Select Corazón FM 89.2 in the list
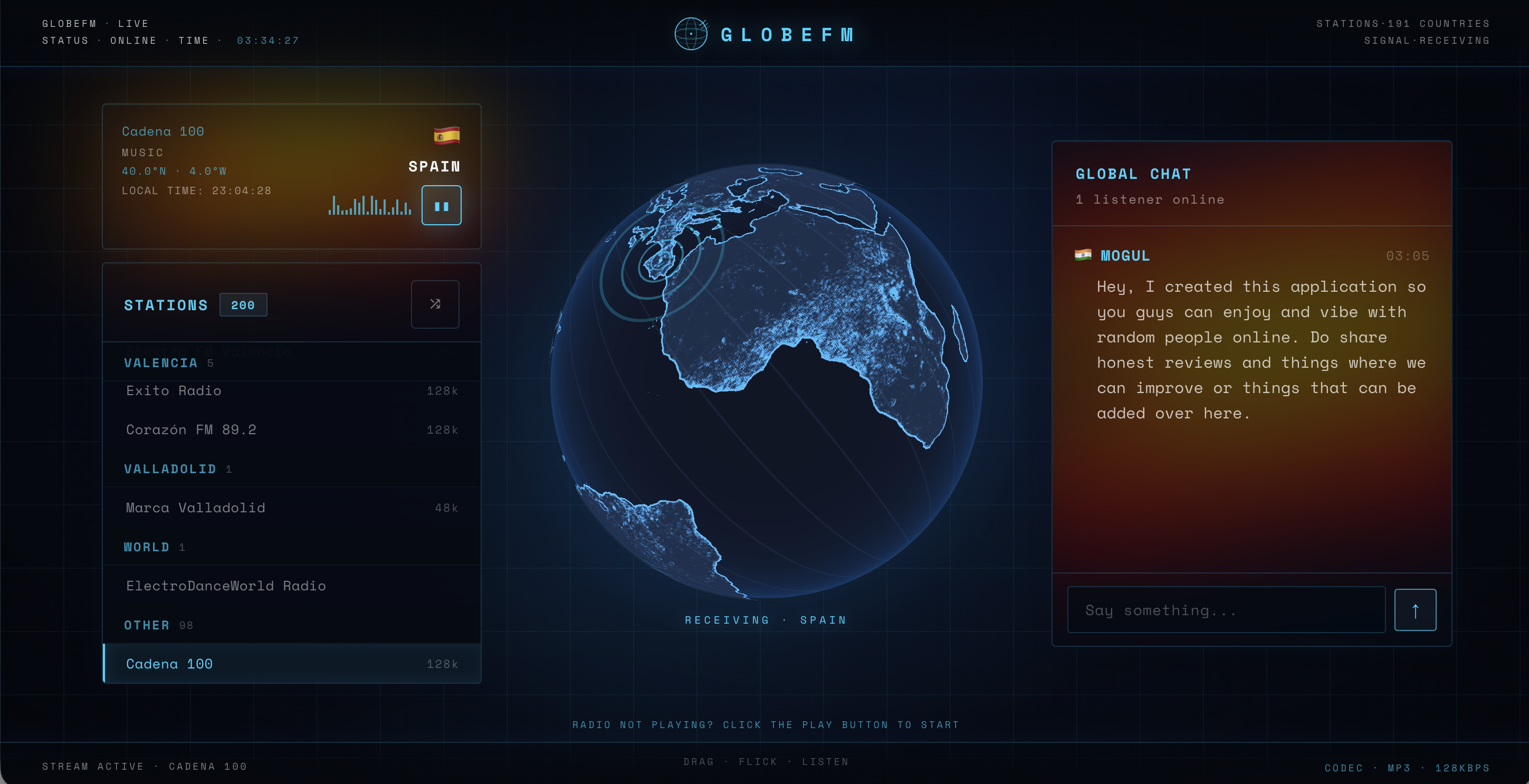This screenshot has height=784, width=1529. pos(191,429)
